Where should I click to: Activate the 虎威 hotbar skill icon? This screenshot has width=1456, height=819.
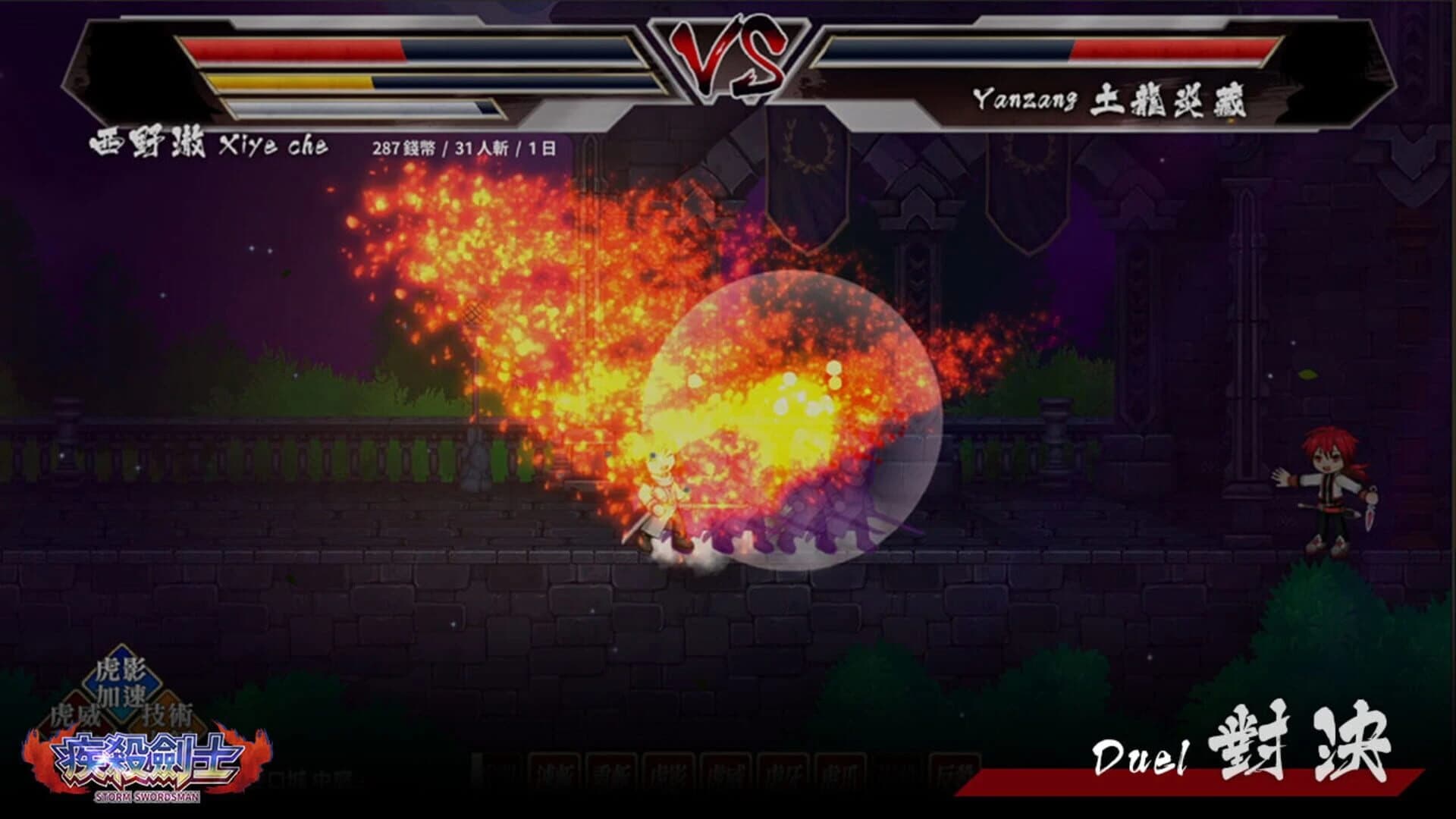[726, 770]
